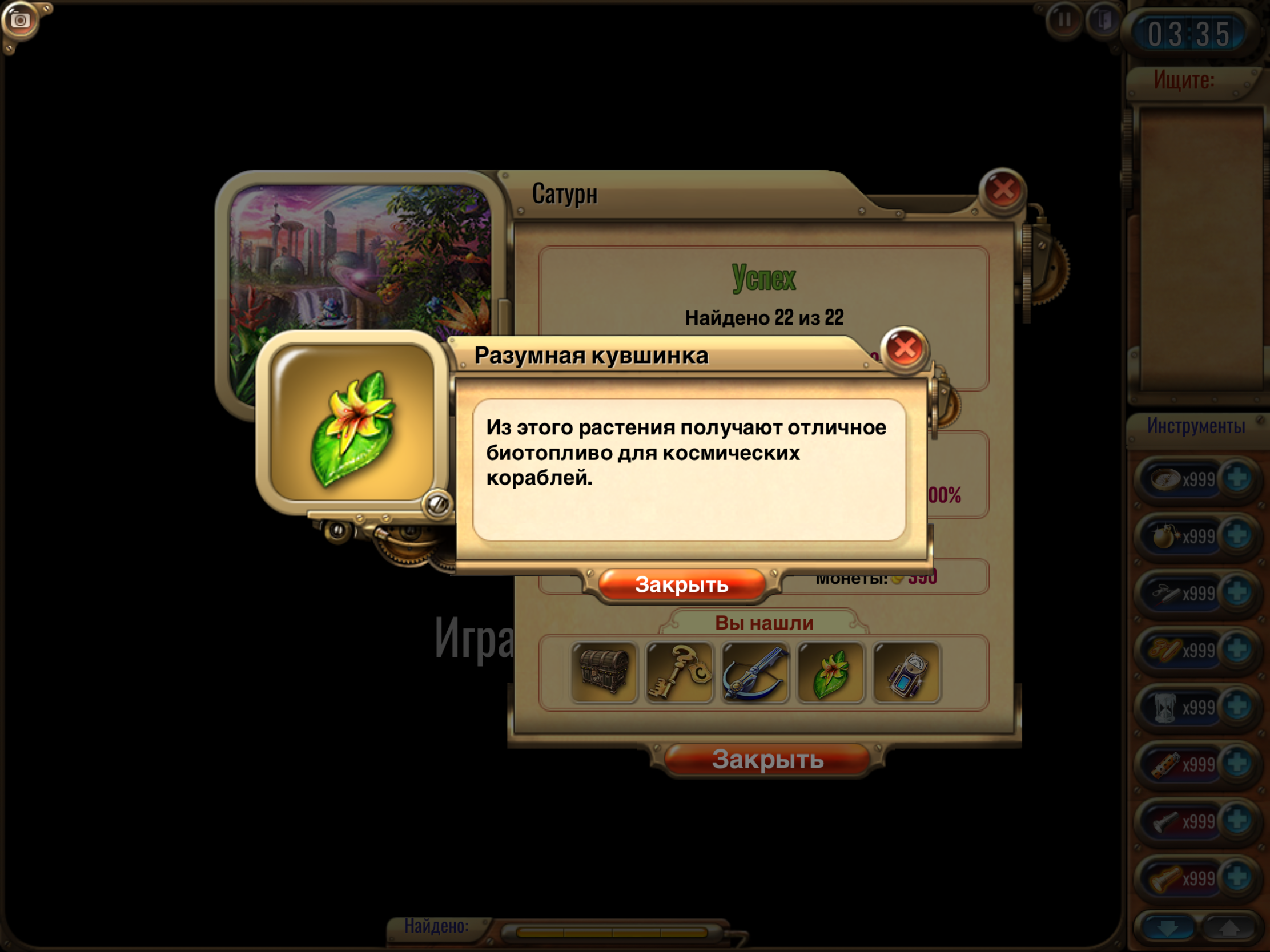The image size is (1270, 952).
Task: Click the dimmed Закрыть button under the results panel
Action: (767, 759)
